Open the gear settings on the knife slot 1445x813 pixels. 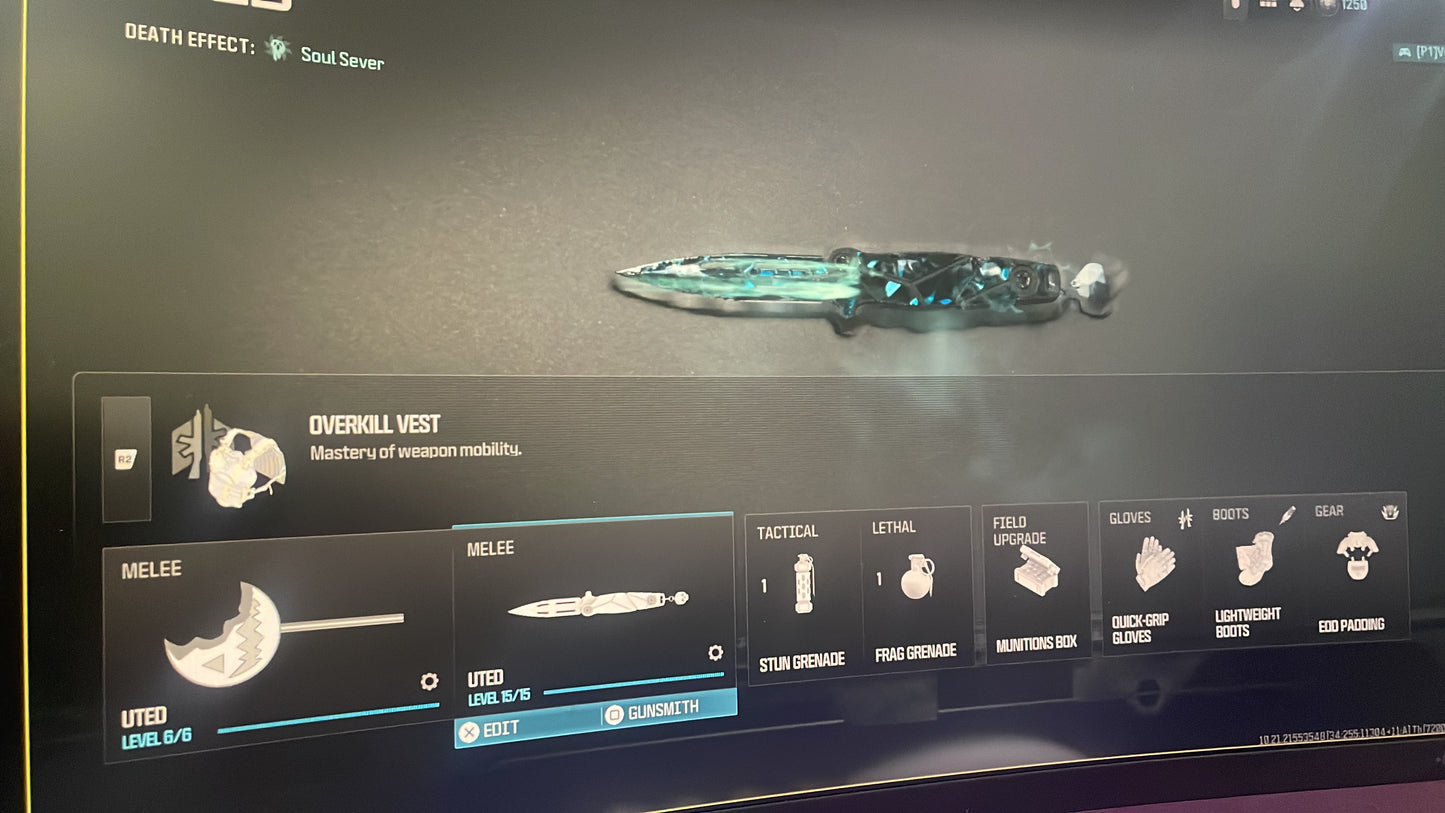pos(715,653)
